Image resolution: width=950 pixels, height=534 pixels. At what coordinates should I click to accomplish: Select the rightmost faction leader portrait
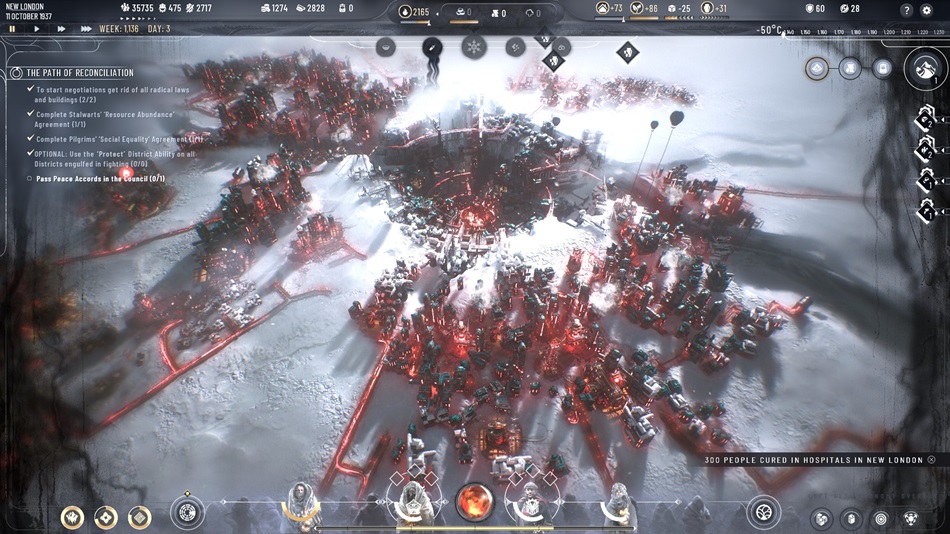pyautogui.click(x=618, y=502)
